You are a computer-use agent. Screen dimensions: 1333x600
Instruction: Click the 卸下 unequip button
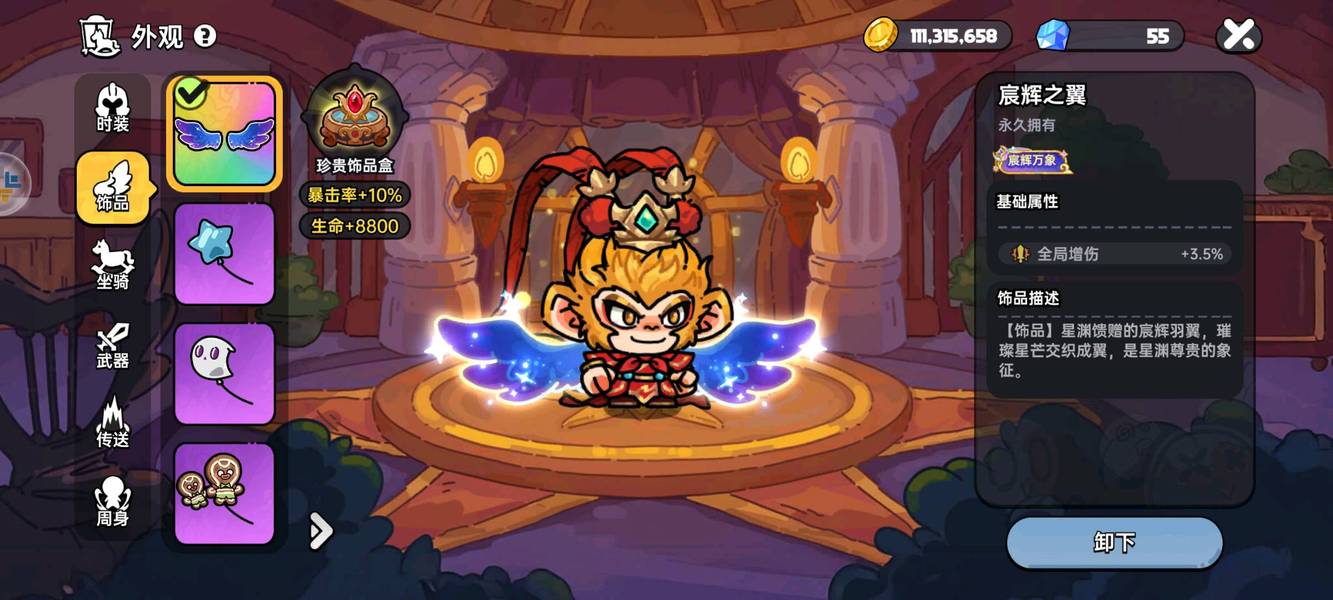(1114, 543)
